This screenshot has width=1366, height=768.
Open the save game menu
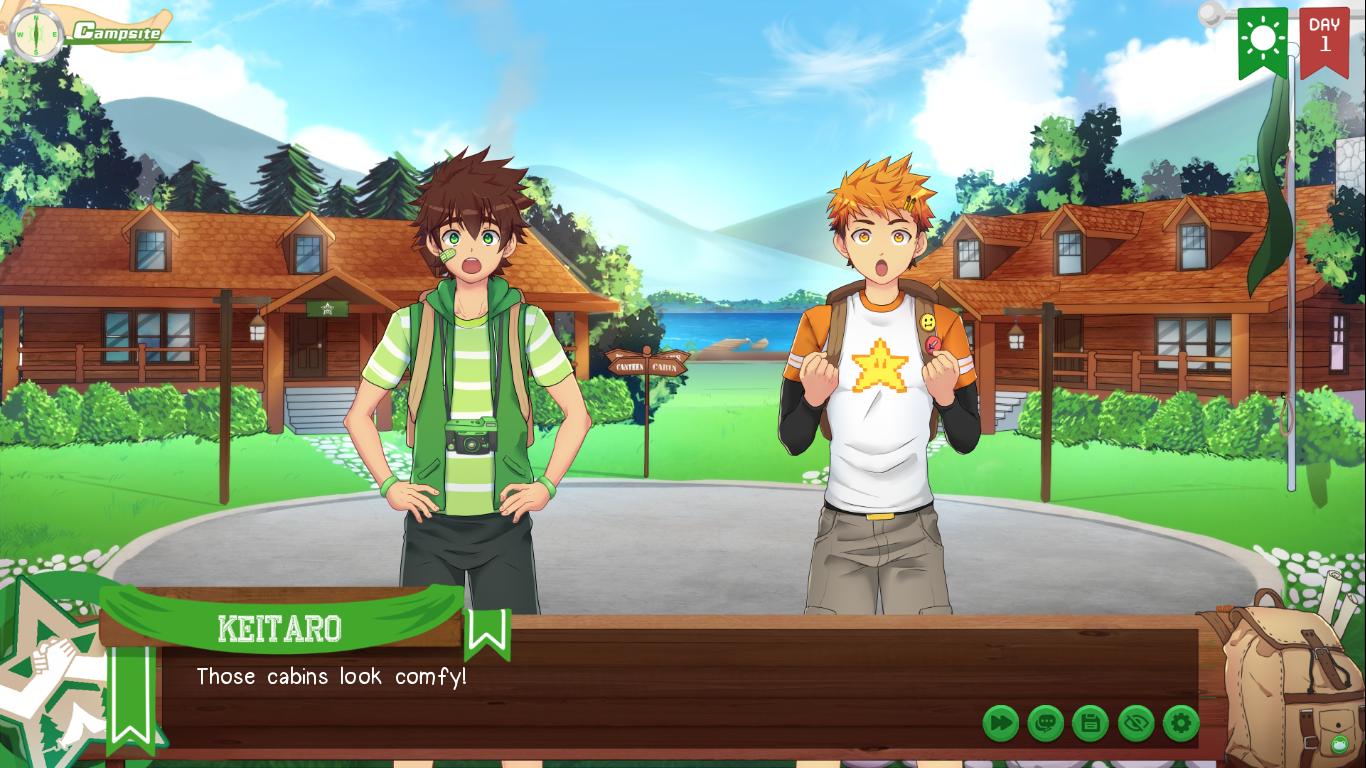pyautogui.click(x=1090, y=723)
